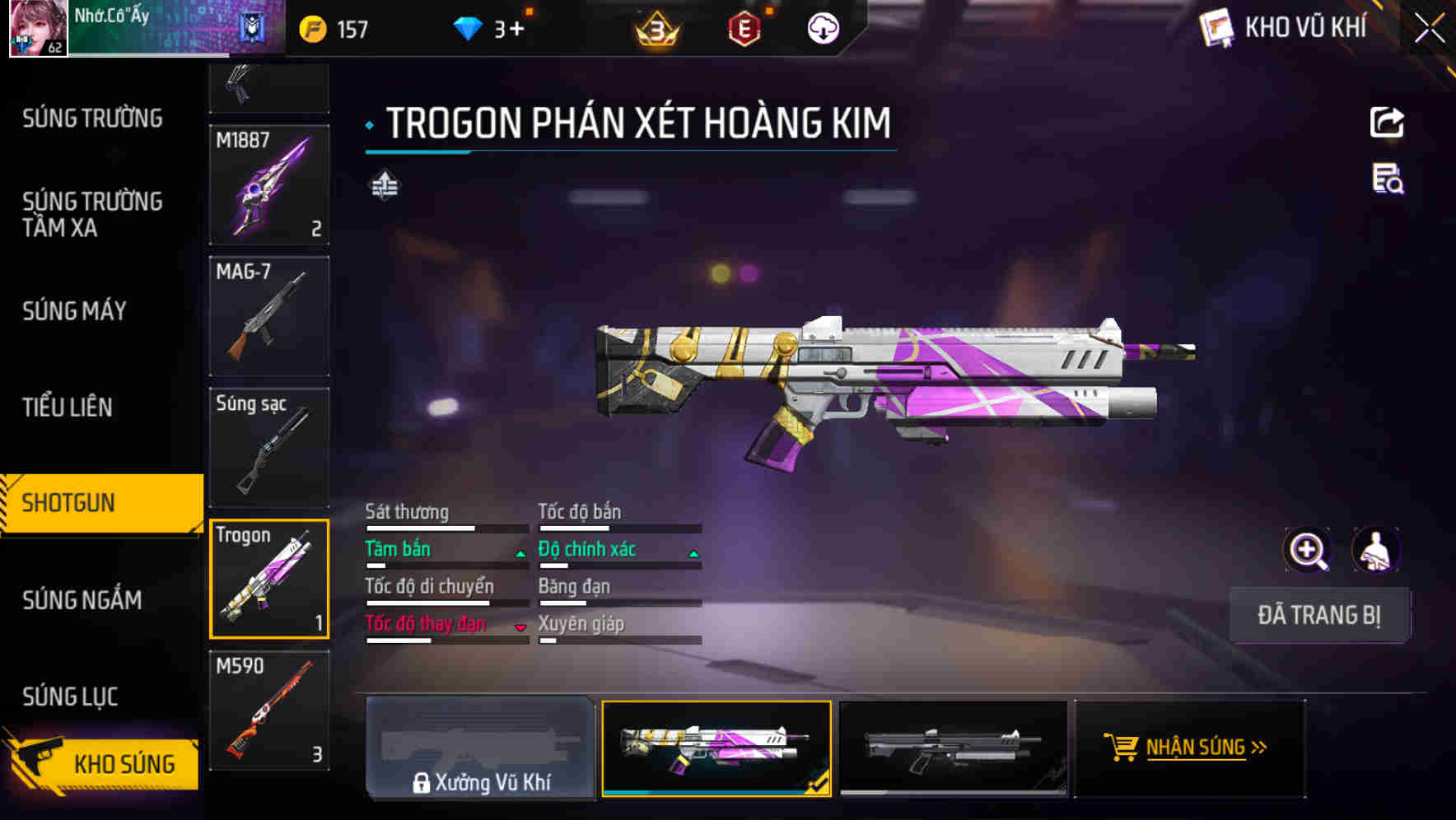Select the Súng Máy category
1456x820 pixels.
75,311
